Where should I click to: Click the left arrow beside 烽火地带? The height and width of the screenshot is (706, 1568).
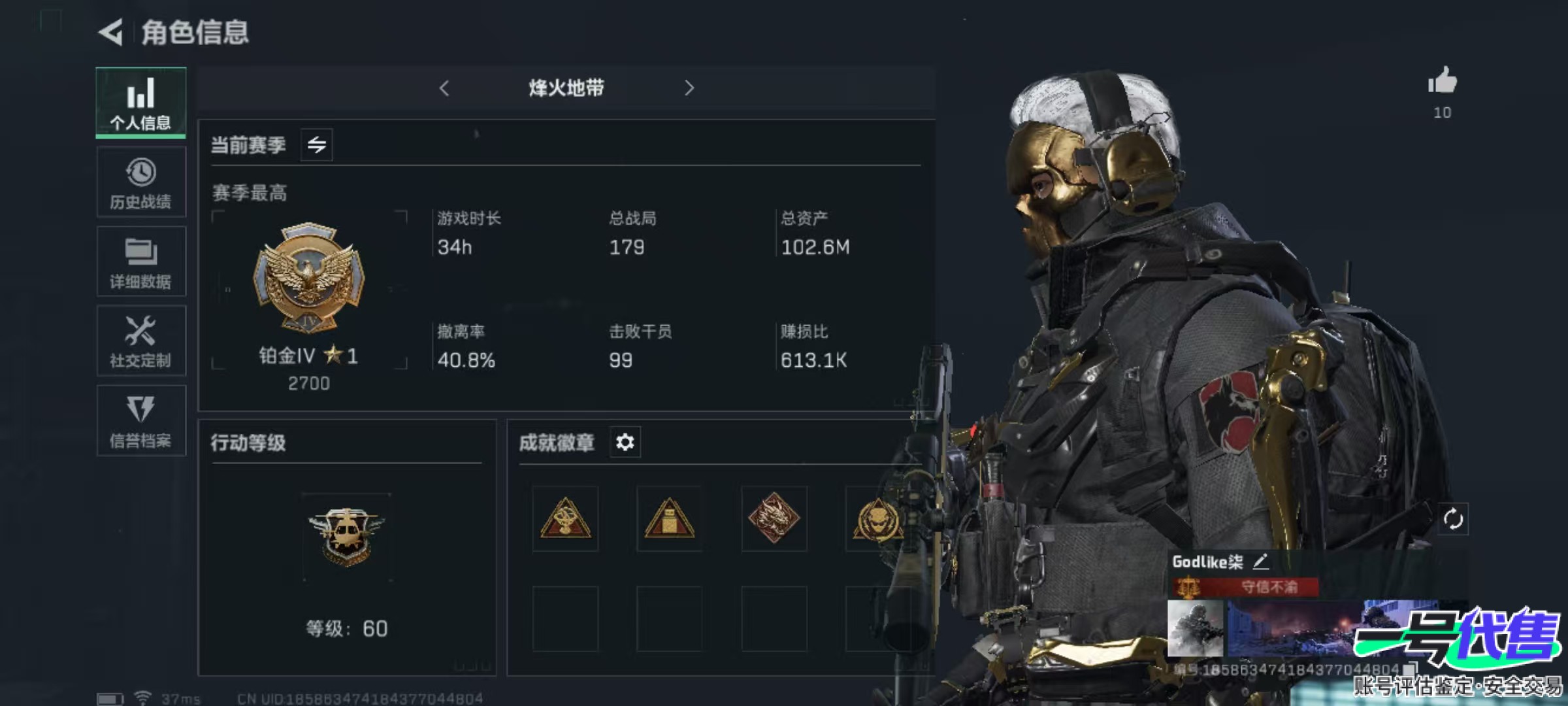(444, 88)
